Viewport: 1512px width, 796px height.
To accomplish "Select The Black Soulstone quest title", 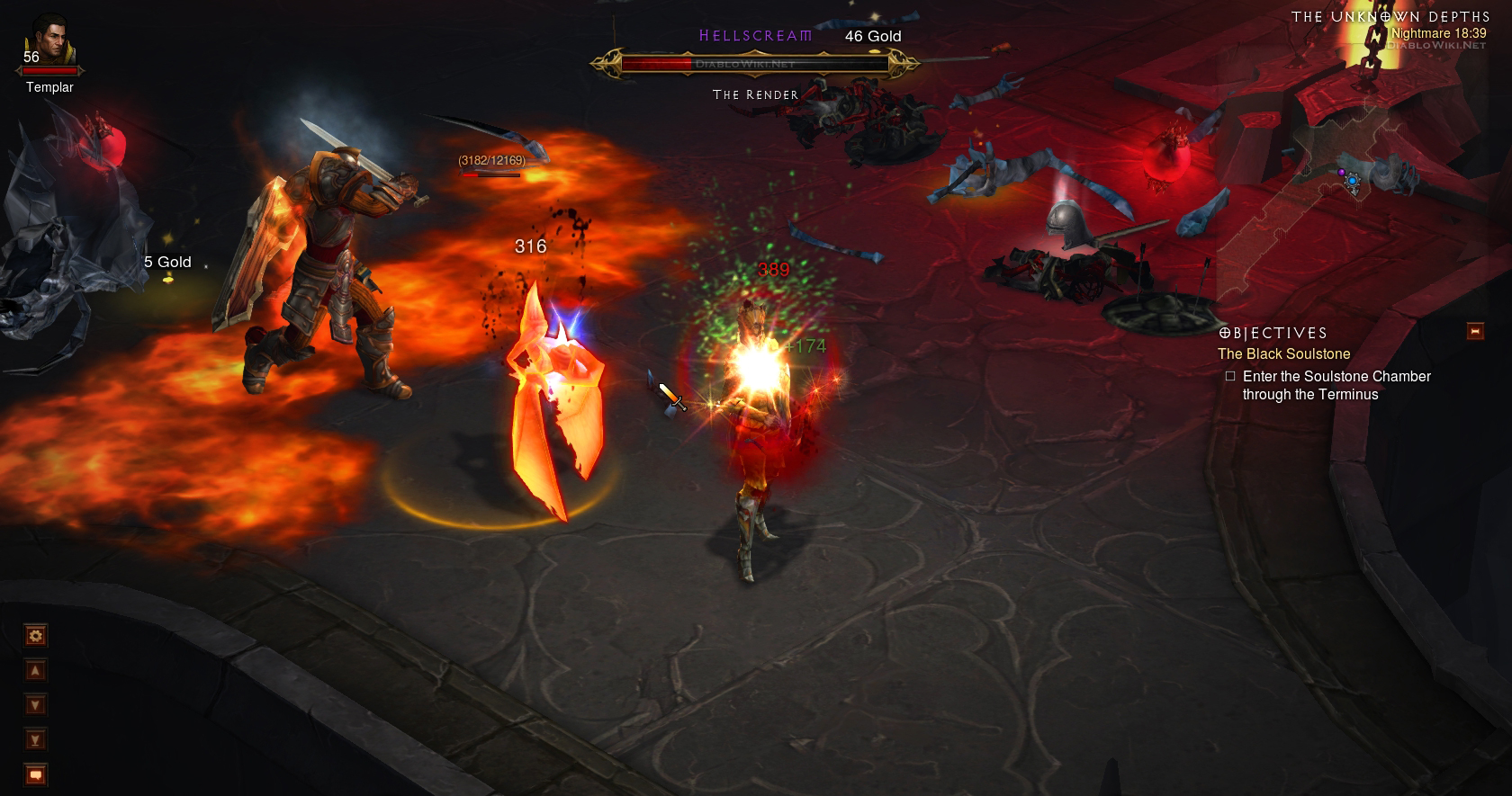I will click(1283, 354).
